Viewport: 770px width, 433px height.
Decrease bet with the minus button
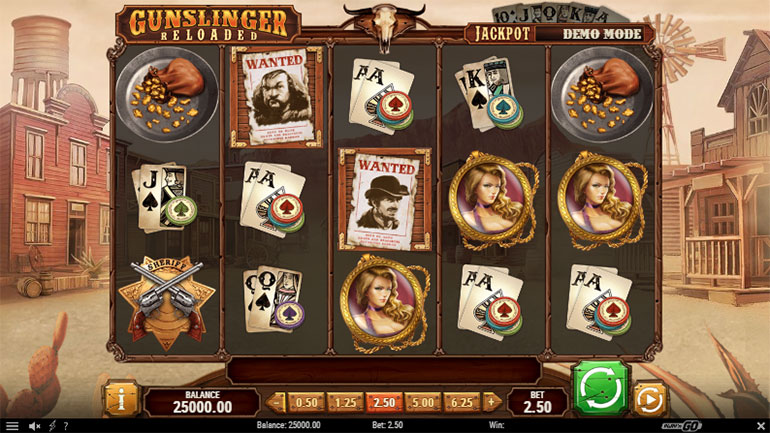(279, 402)
